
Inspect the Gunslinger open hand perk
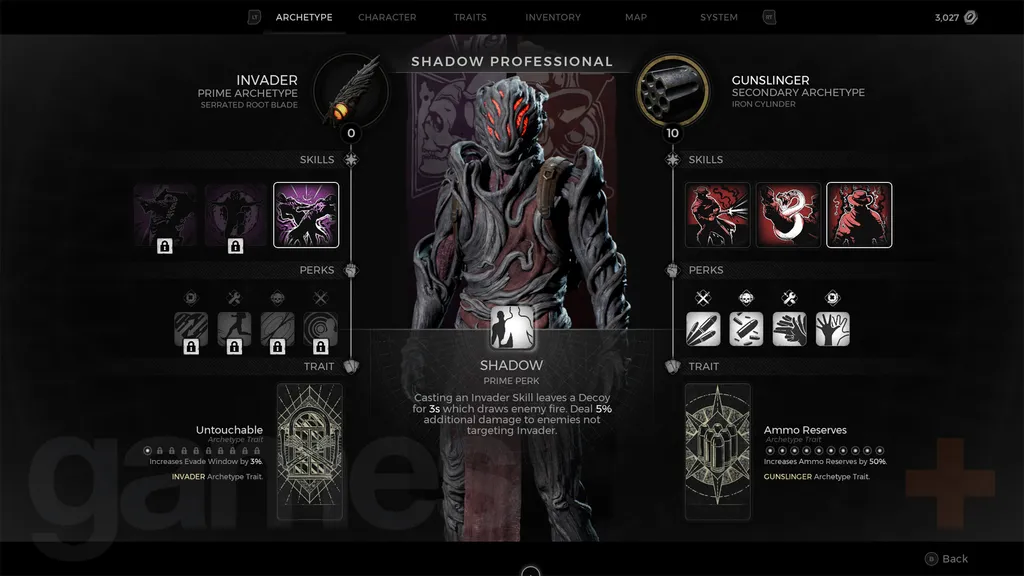coord(833,329)
